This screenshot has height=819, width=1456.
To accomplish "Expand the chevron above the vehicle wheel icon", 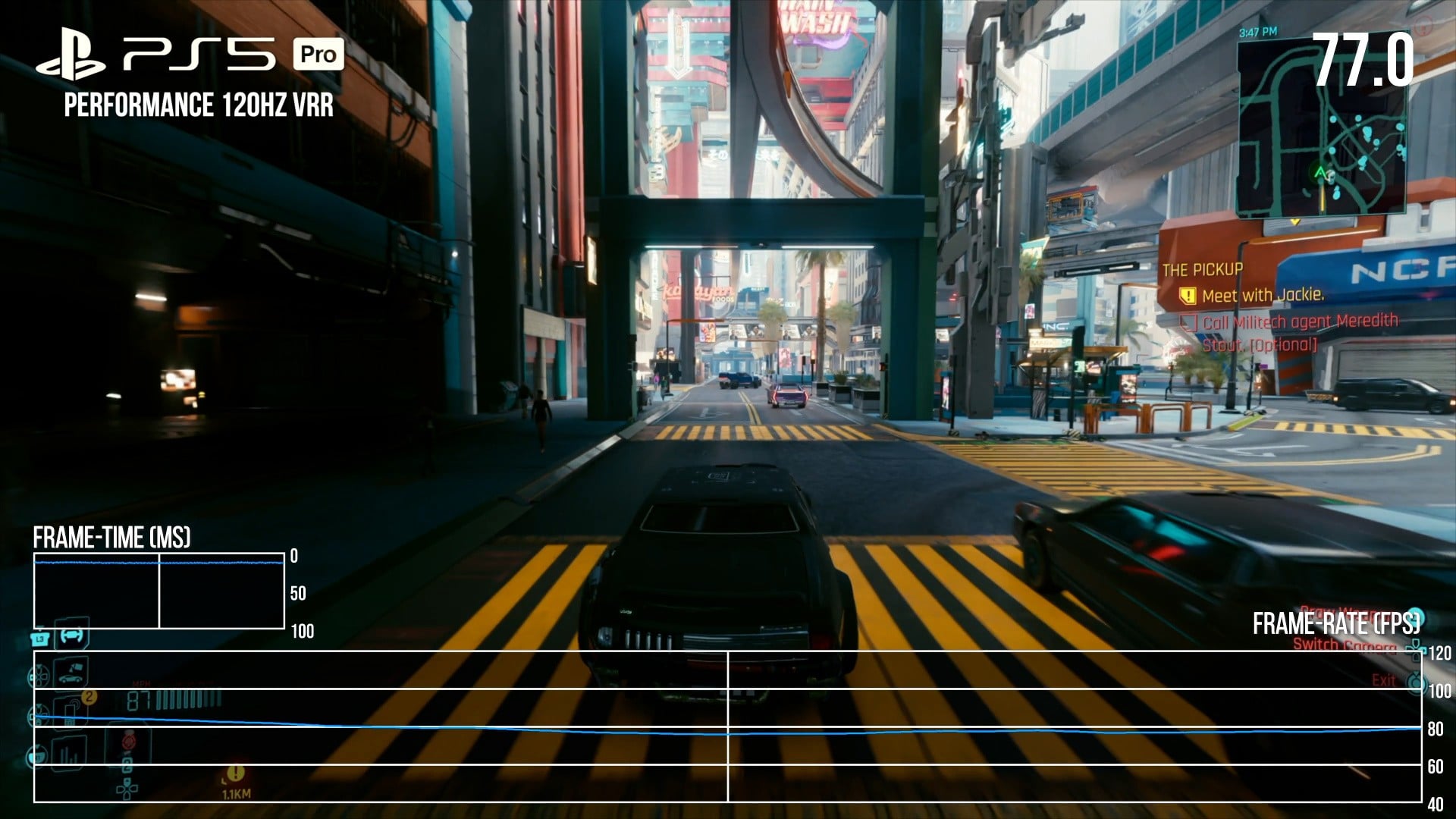I will click(x=39, y=667).
